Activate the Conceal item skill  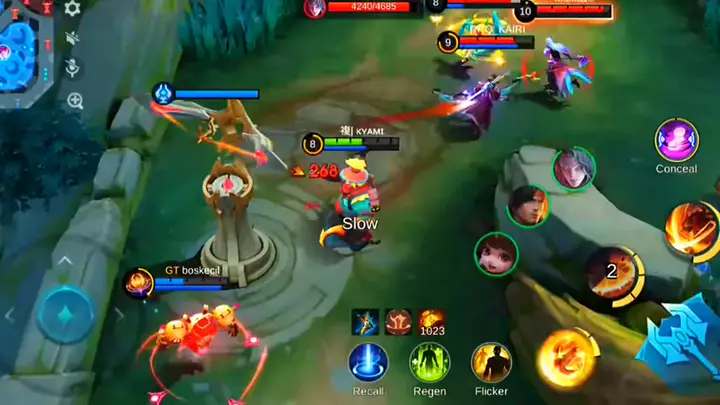click(x=676, y=140)
